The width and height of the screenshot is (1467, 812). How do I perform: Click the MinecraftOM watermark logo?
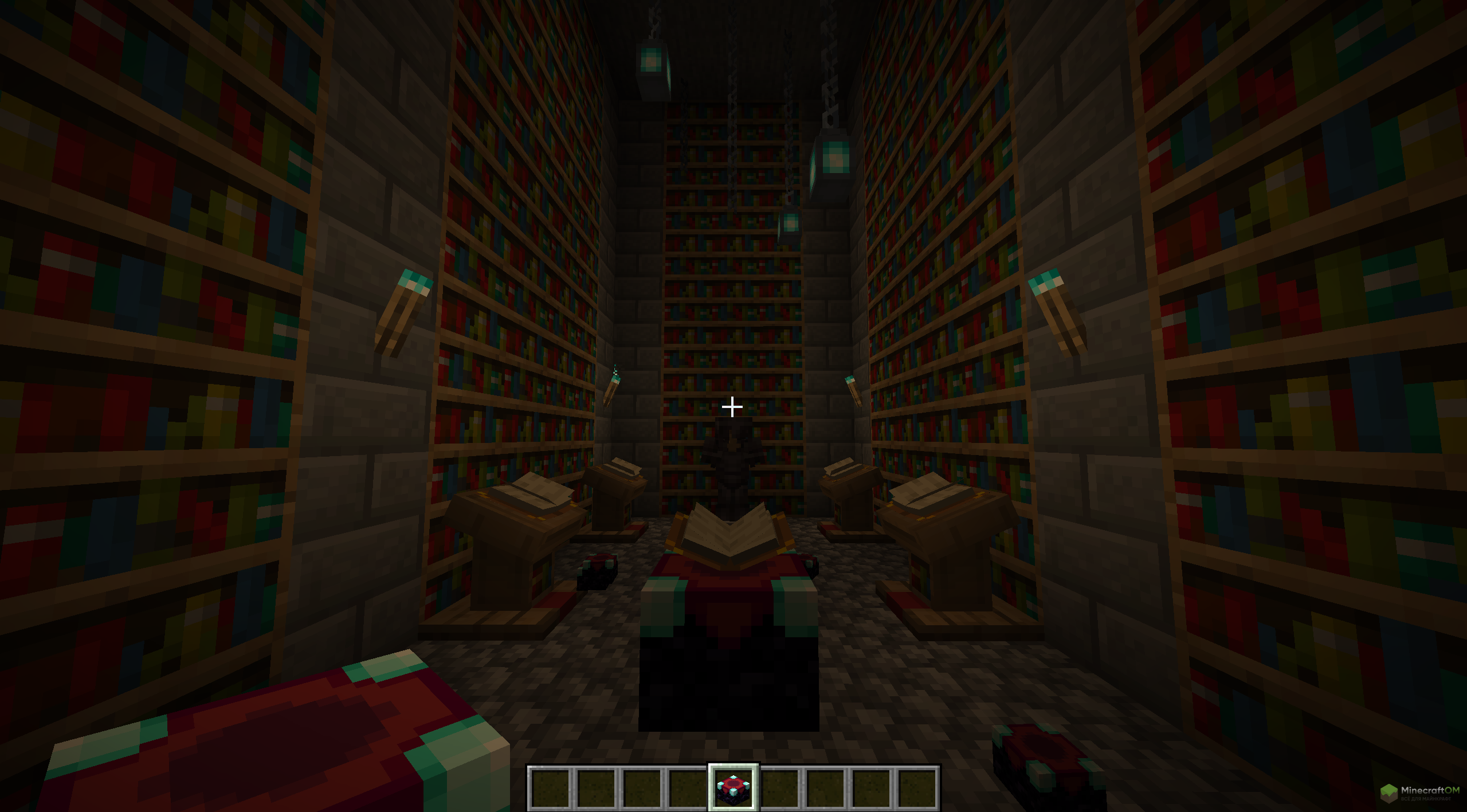pyautogui.click(x=1418, y=793)
